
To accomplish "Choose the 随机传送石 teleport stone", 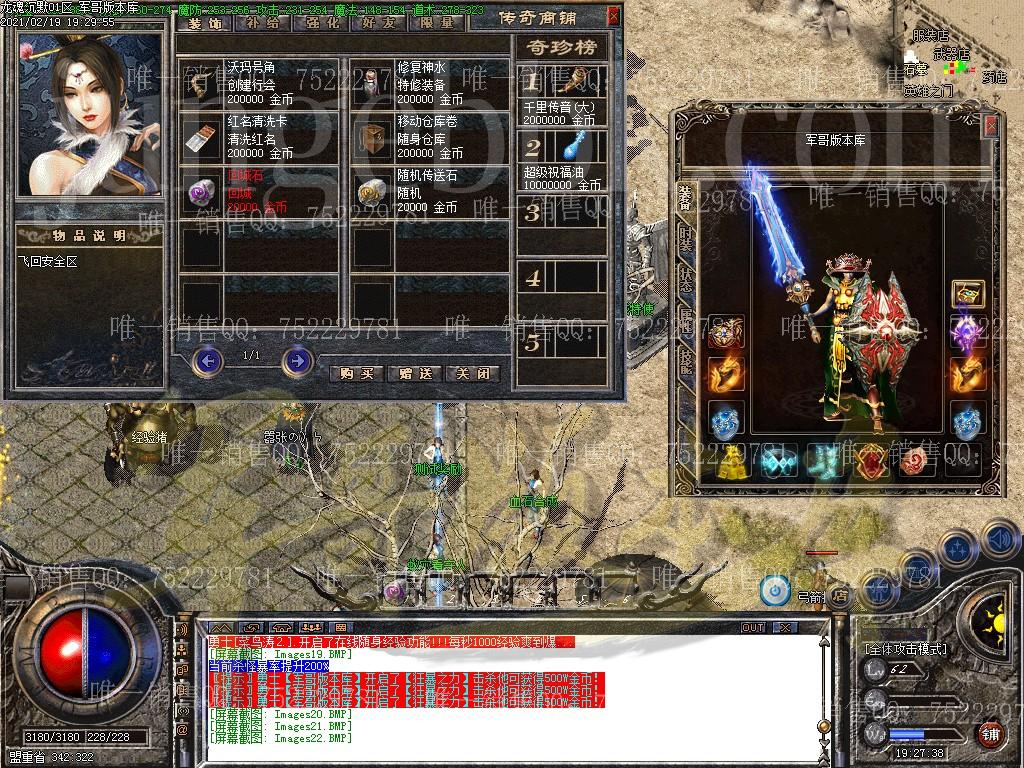I will 376,191.
